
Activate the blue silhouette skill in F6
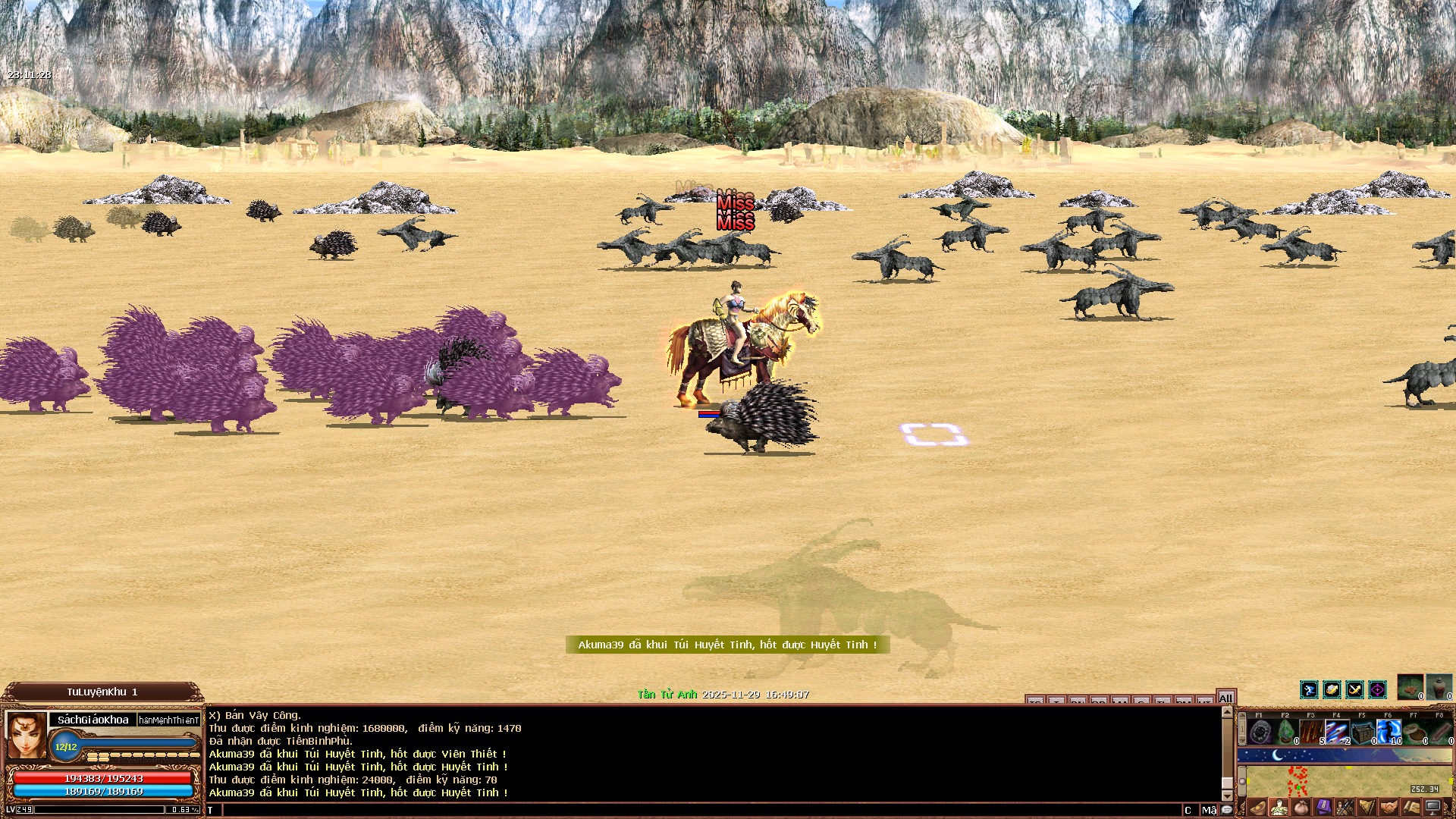pos(1389,732)
